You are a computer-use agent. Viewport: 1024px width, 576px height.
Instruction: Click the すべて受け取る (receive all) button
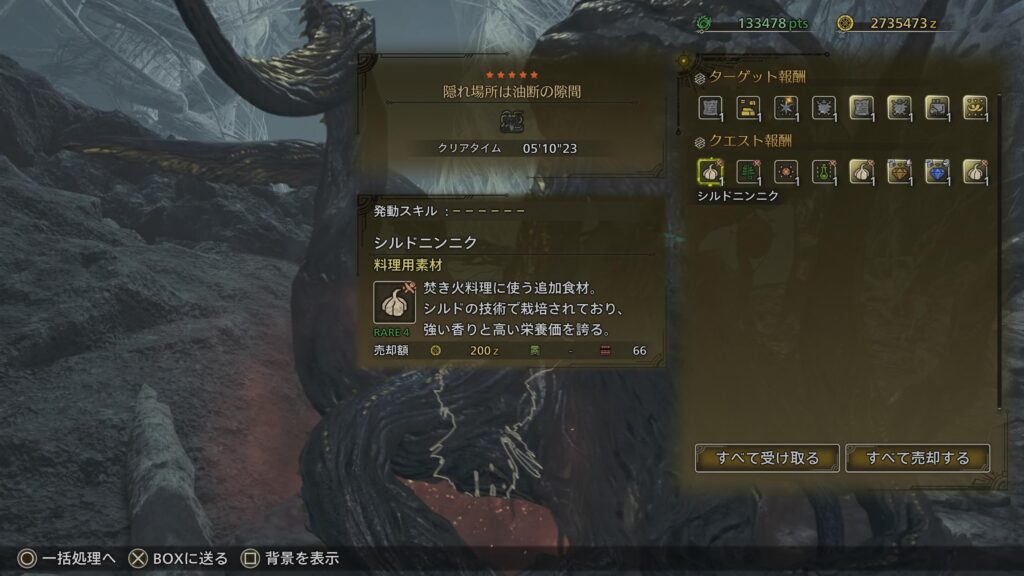[x=767, y=458]
